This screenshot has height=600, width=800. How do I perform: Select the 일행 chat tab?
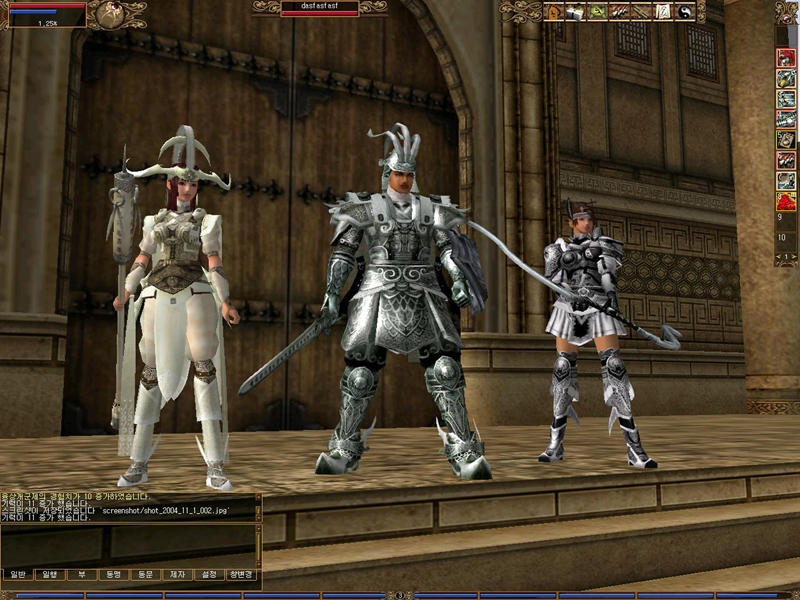[x=49, y=575]
